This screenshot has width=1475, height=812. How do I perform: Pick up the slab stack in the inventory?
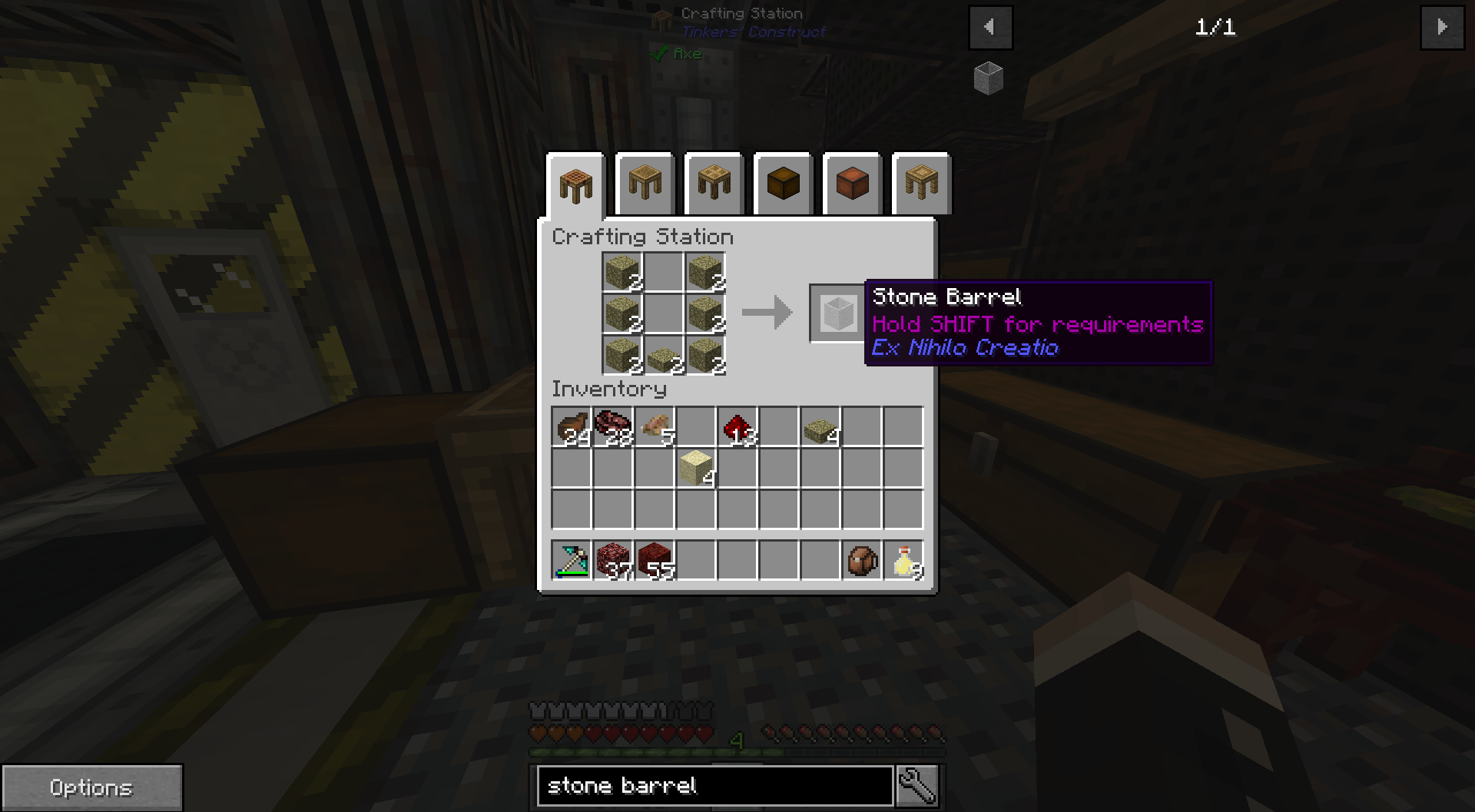[x=820, y=428]
